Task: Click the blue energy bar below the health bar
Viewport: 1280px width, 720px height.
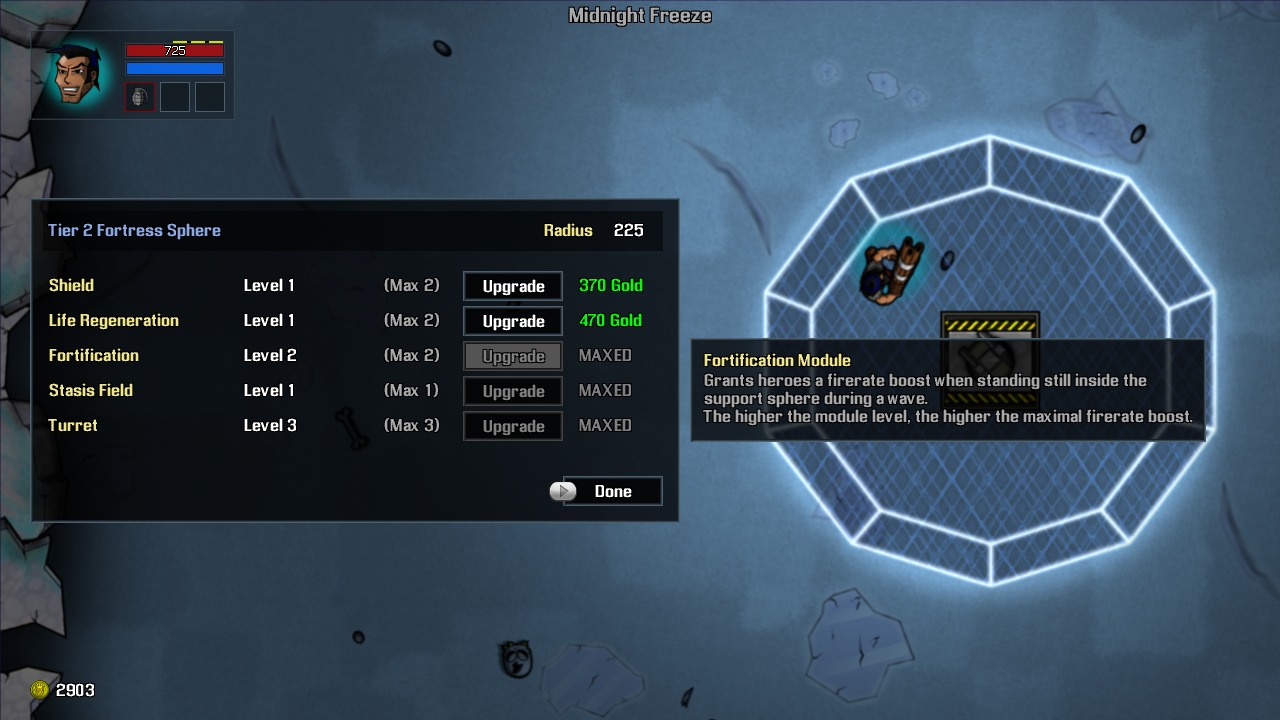Action: click(x=174, y=68)
